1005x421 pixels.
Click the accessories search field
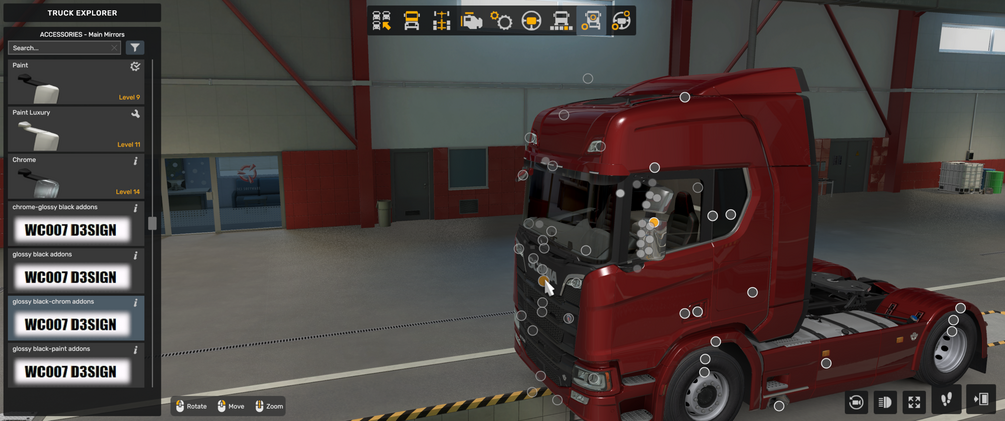(x=62, y=48)
